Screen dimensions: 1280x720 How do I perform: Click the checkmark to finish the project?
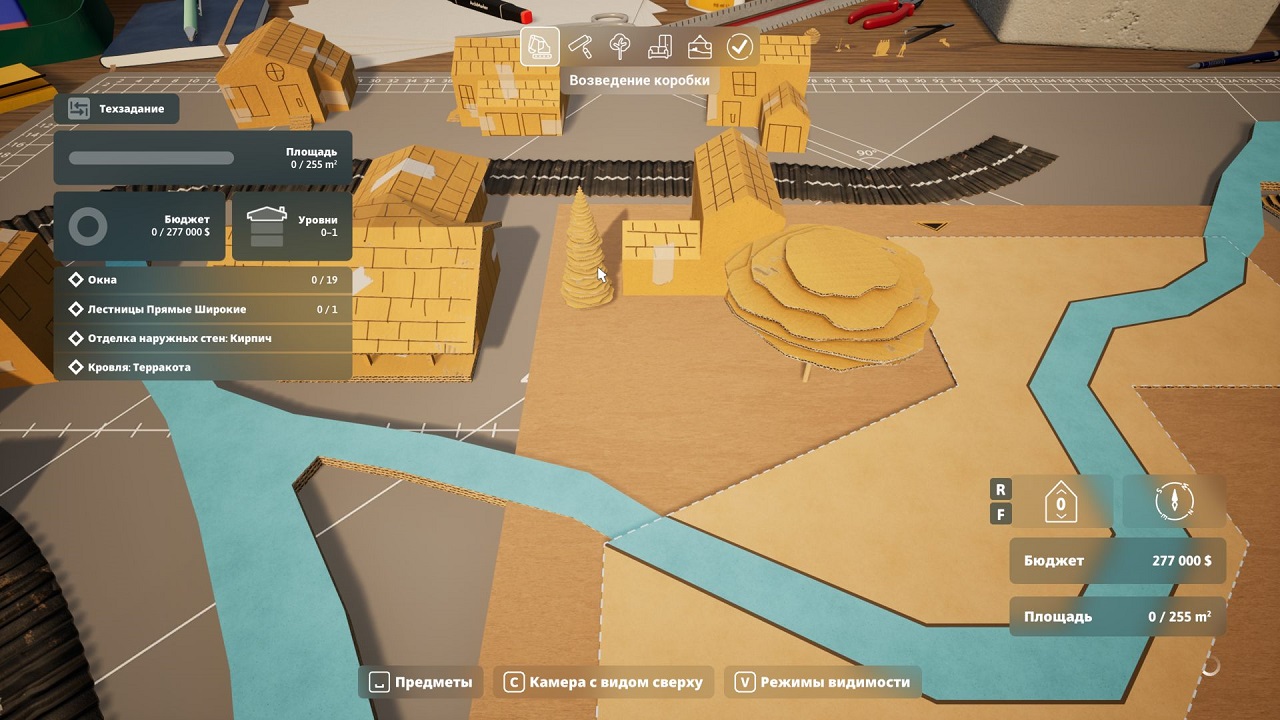[x=739, y=46]
